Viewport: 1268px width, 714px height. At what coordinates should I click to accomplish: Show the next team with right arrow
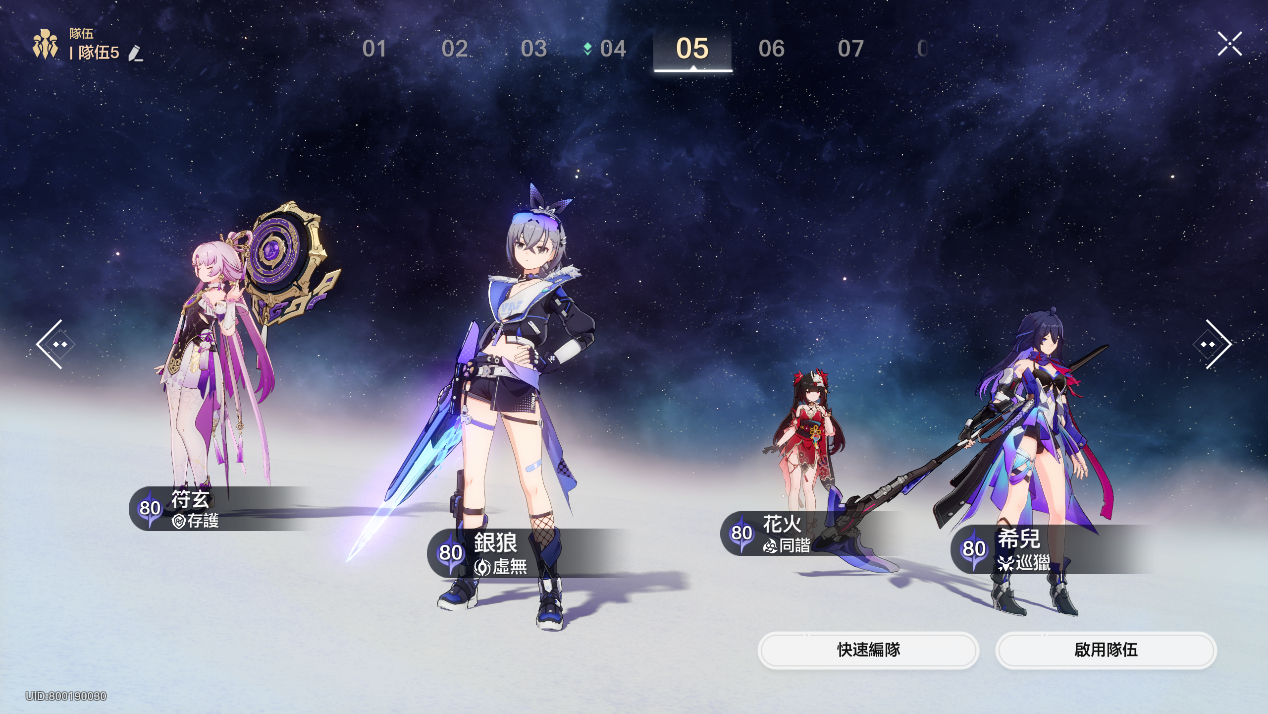(1214, 344)
